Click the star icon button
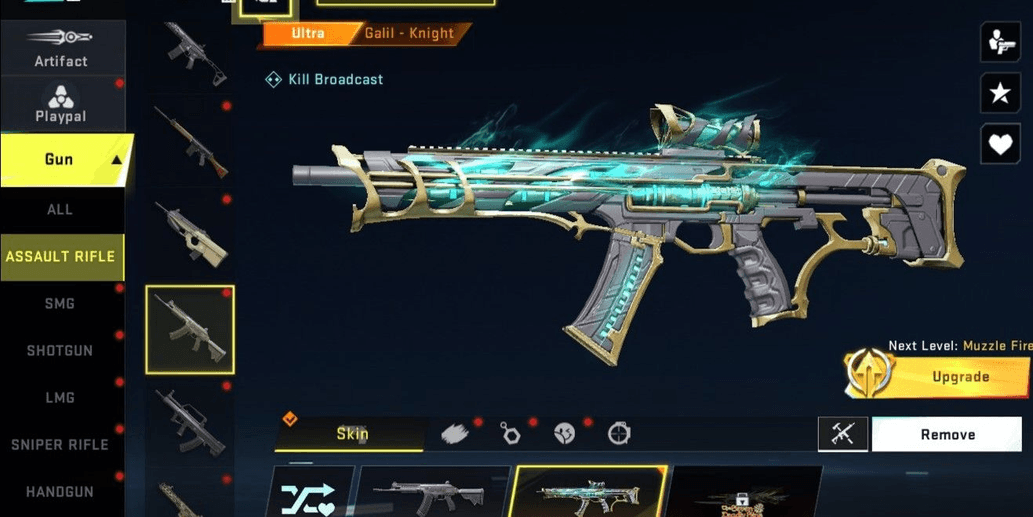 [1000, 94]
